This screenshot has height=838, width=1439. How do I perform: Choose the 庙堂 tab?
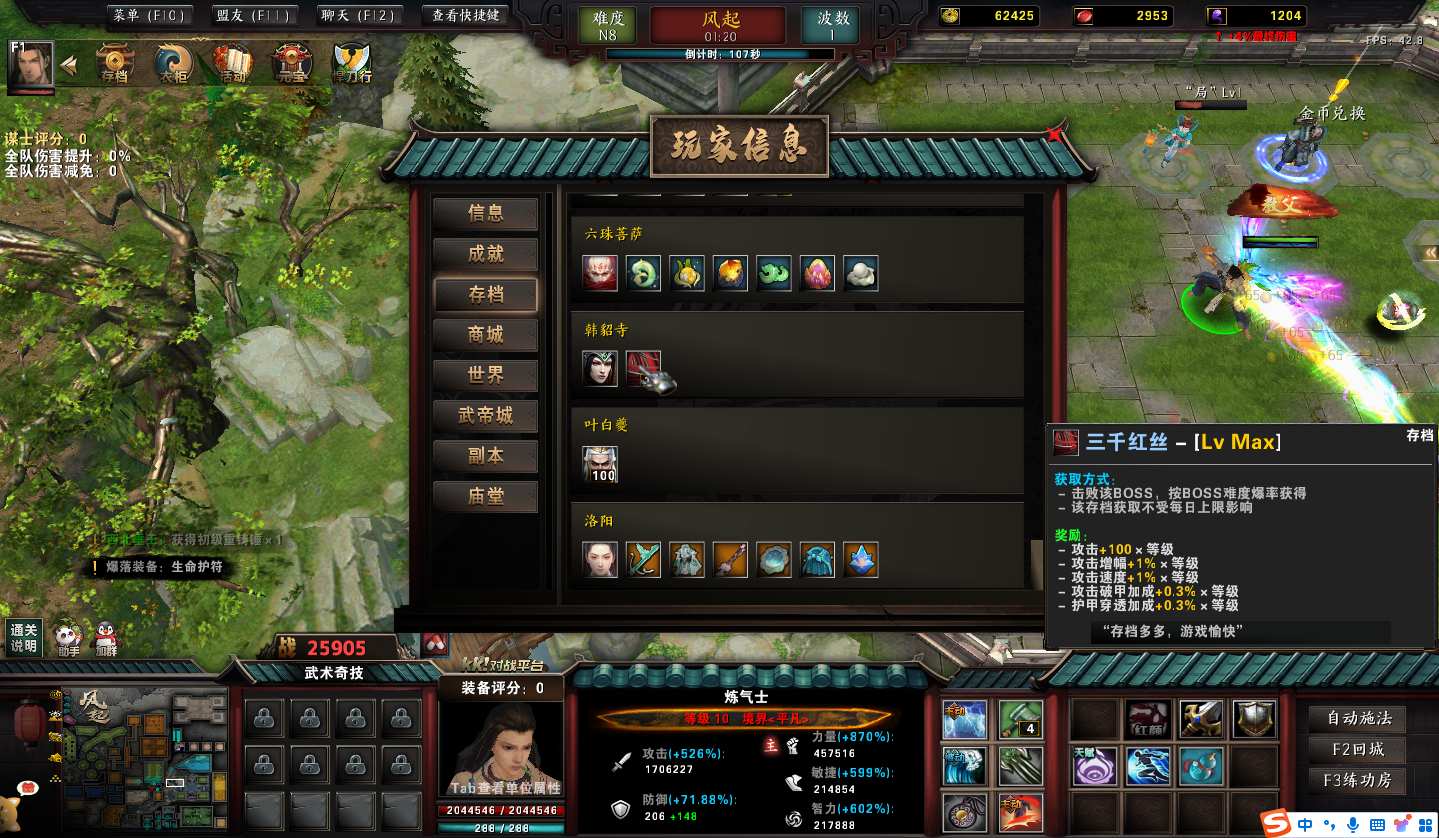[x=486, y=497]
